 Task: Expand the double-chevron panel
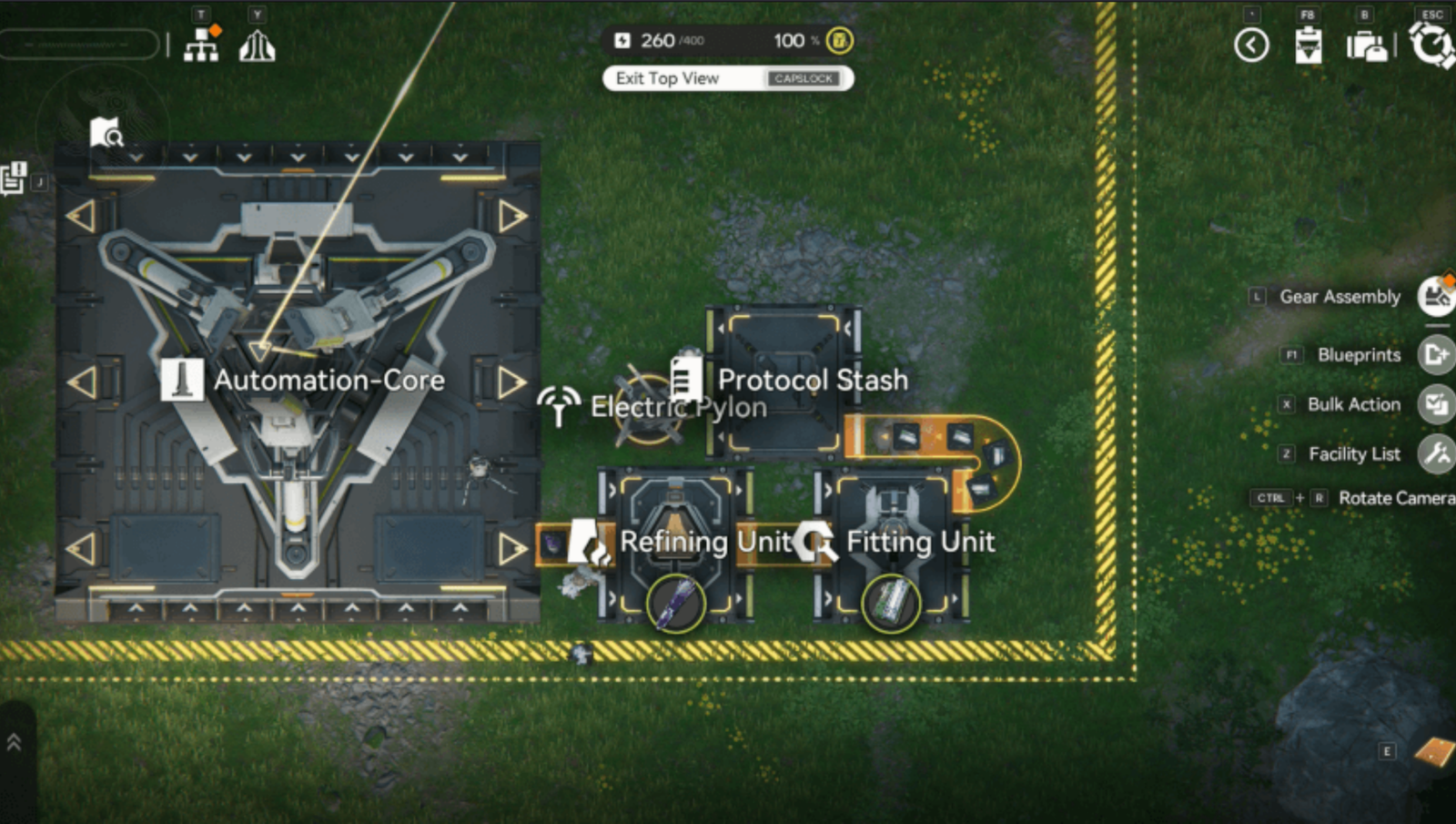14,742
